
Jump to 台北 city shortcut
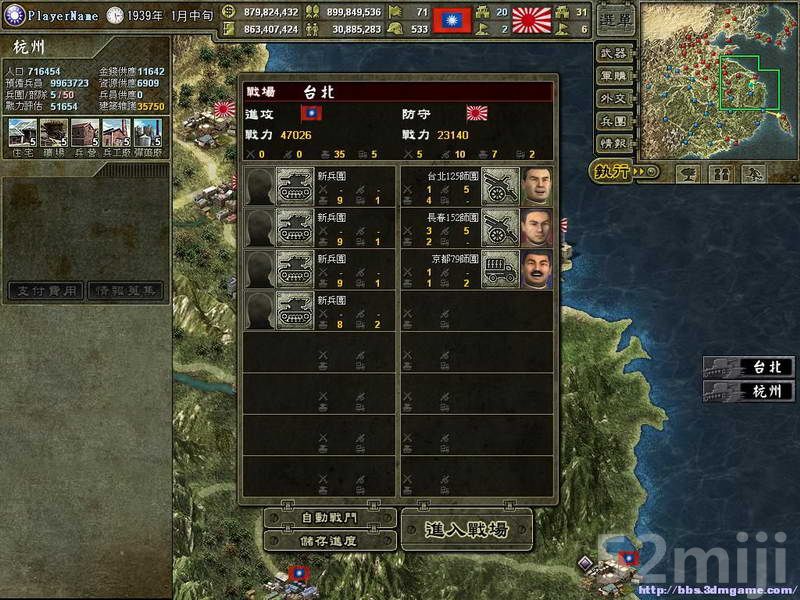[x=748, y=368]
